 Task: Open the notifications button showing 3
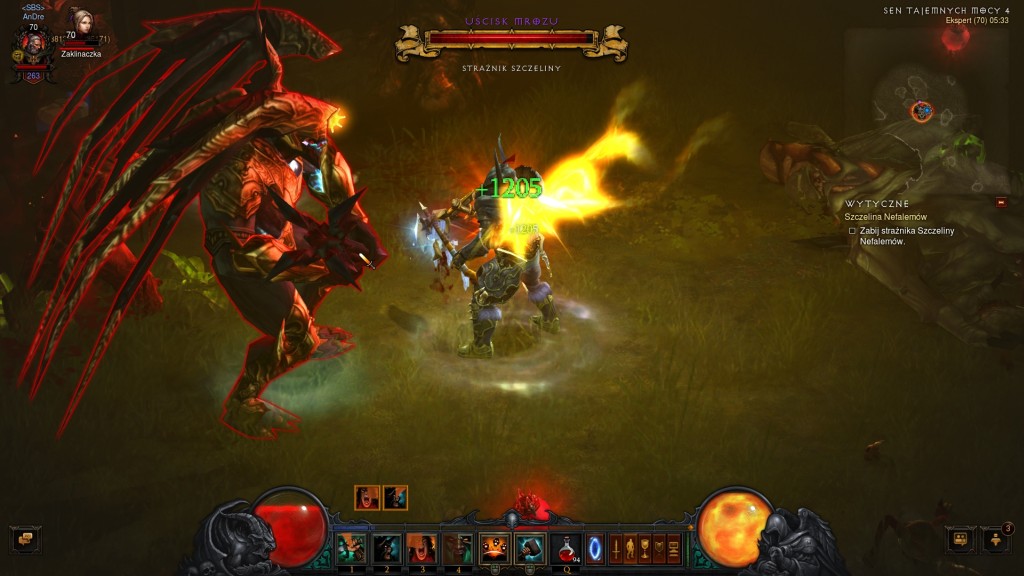tap(996, 540)
